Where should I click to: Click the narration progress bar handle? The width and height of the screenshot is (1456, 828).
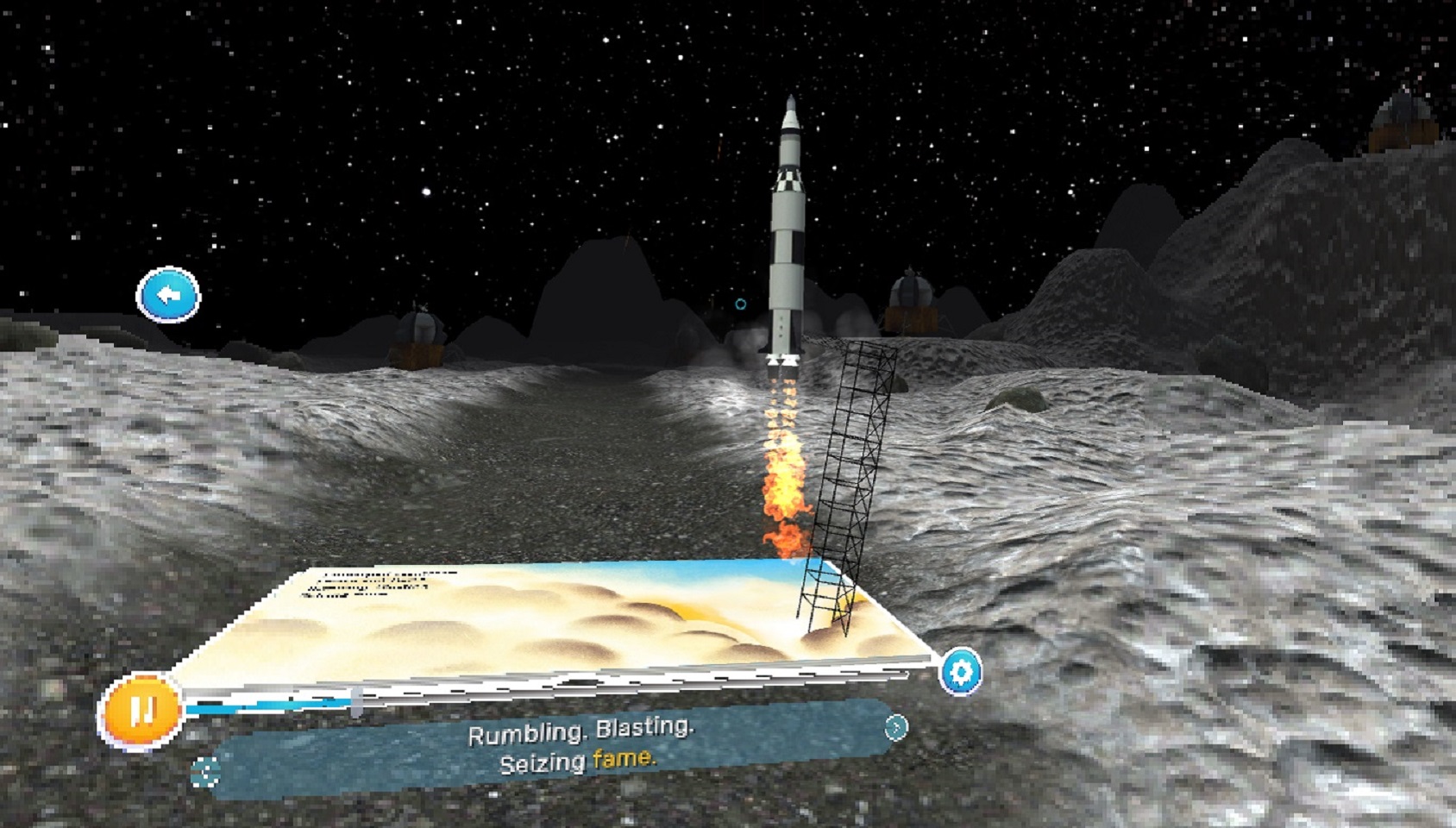point(356,702)
